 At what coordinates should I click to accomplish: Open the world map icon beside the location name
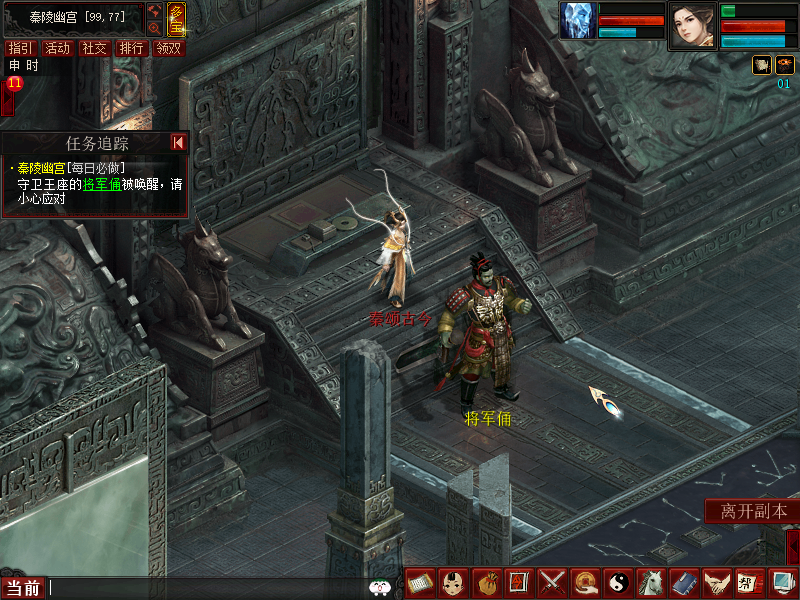click(x=154, y=11)
